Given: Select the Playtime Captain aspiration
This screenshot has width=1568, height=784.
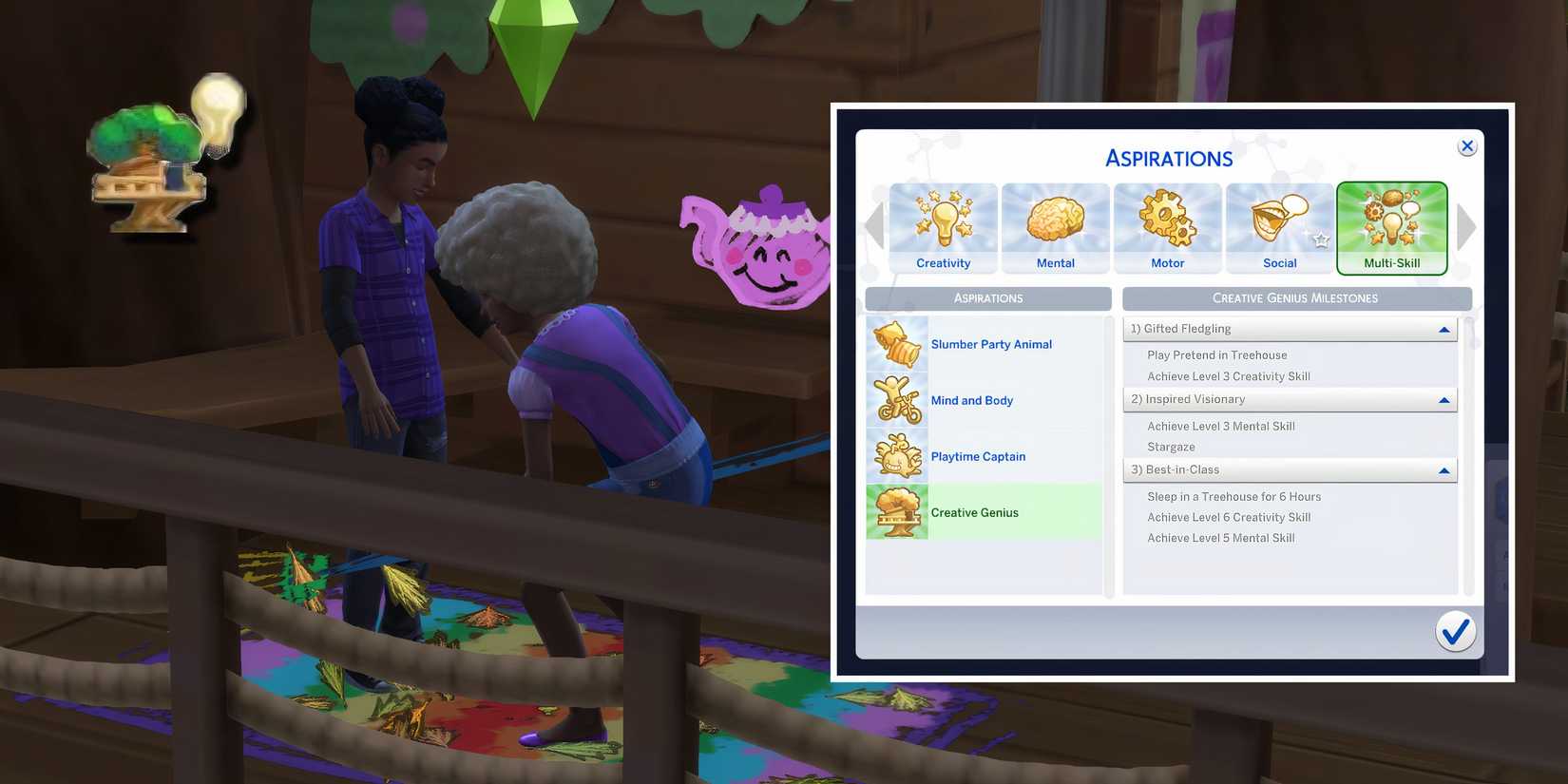Looking at the screenshot, I should click(x=978, y=456).
